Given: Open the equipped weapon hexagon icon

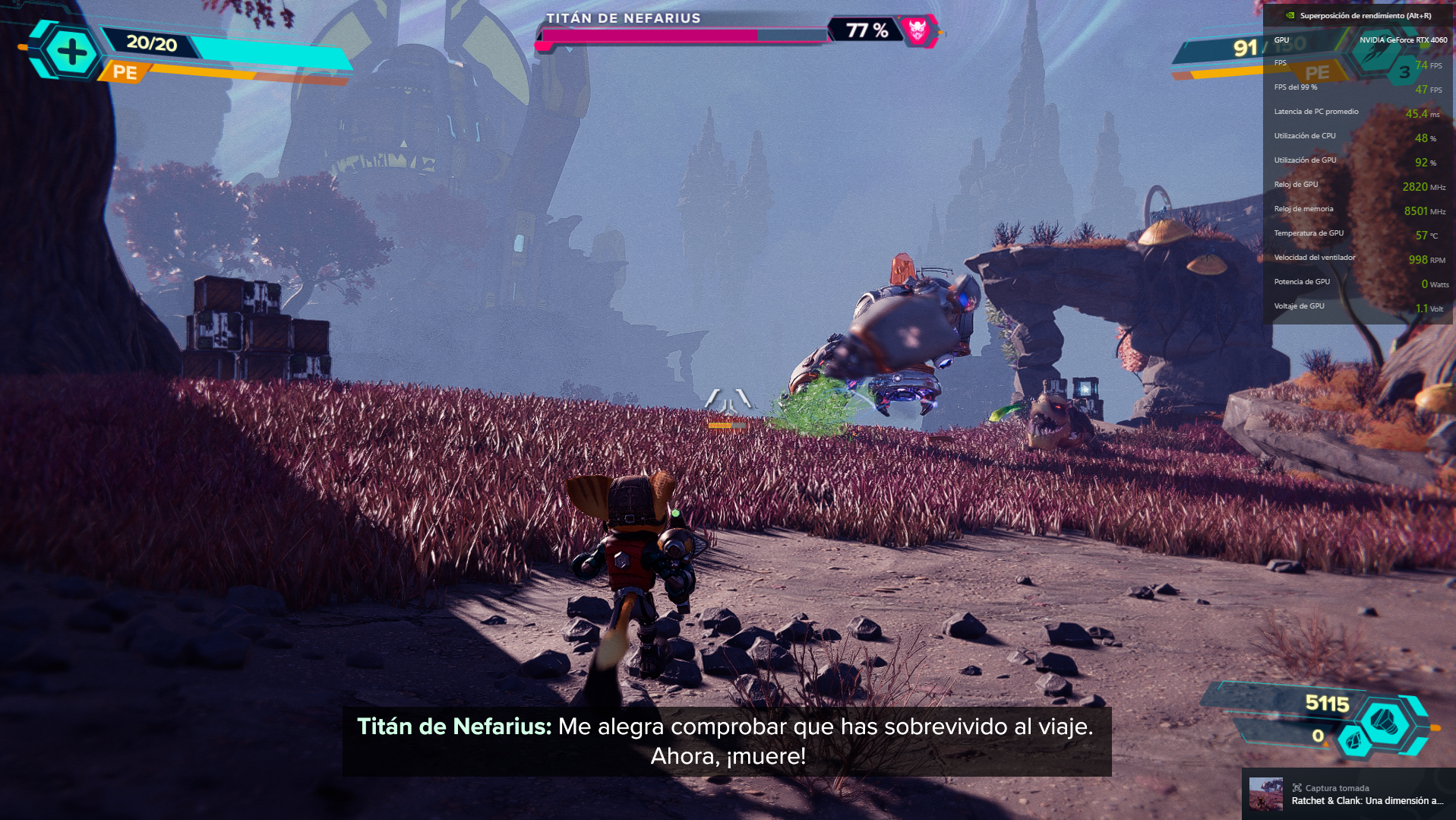Looking at the screenshot, I should coord(1375,54).
